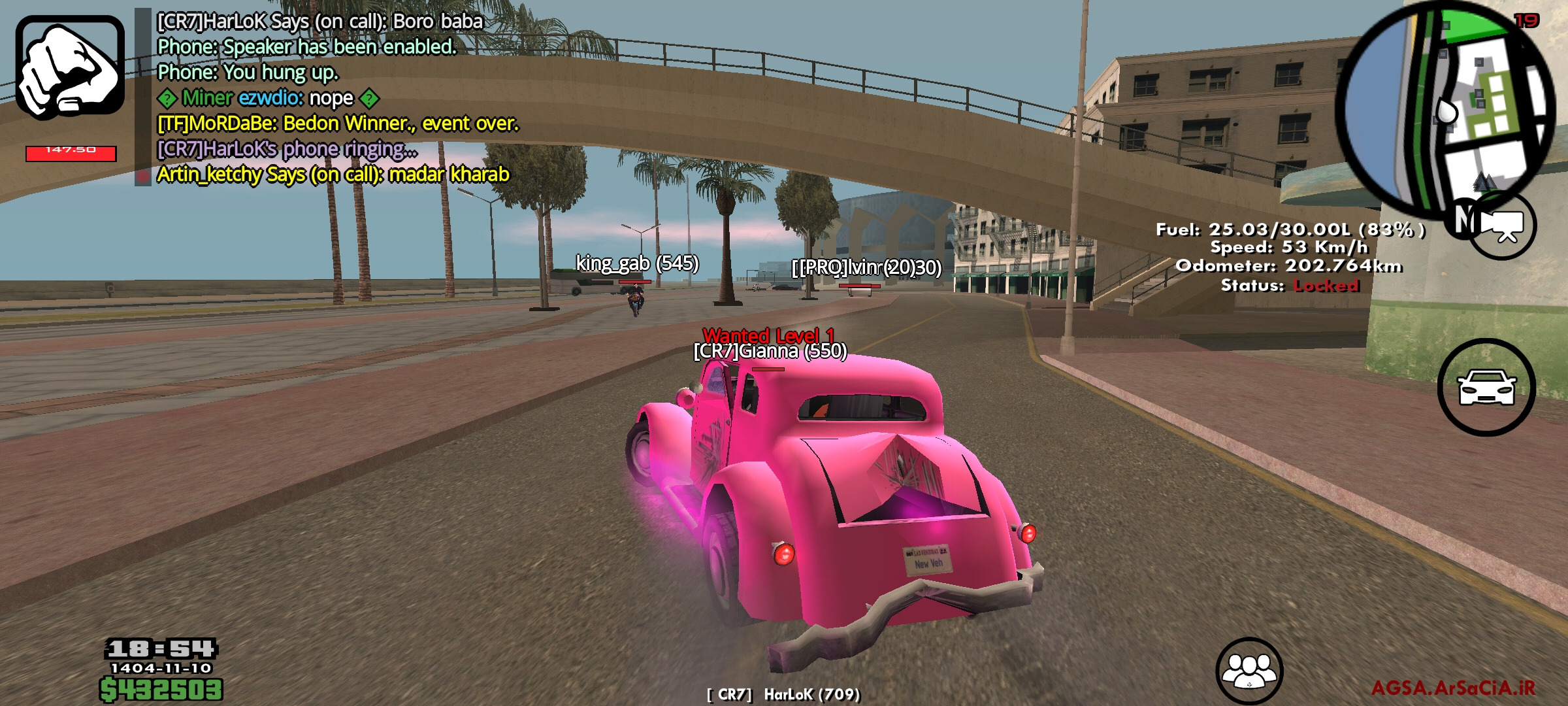Tap the round car icon button

click(1486, 387)
